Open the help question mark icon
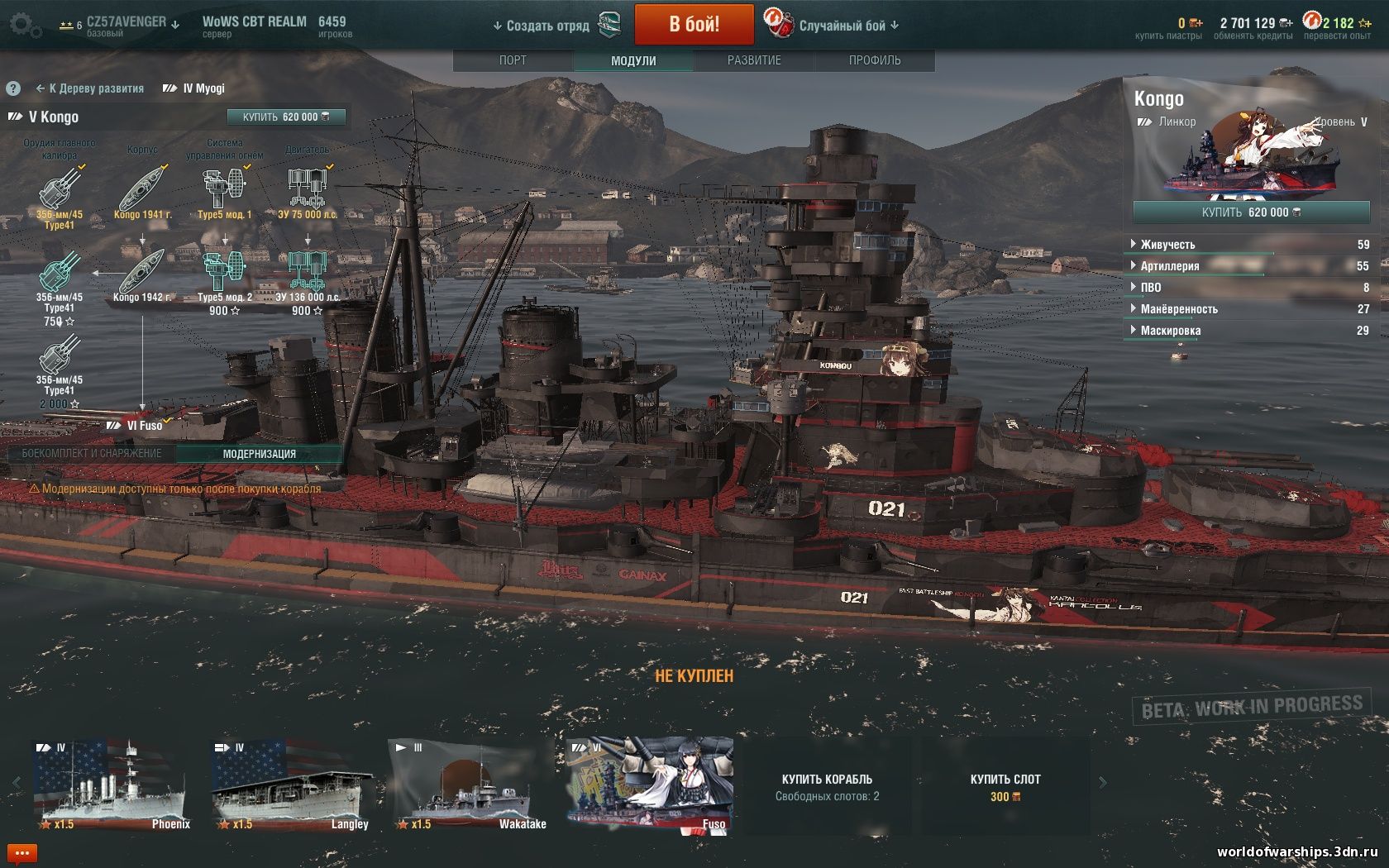The height and width of the screenshot is (868, 1389). (x=13, y=88)
